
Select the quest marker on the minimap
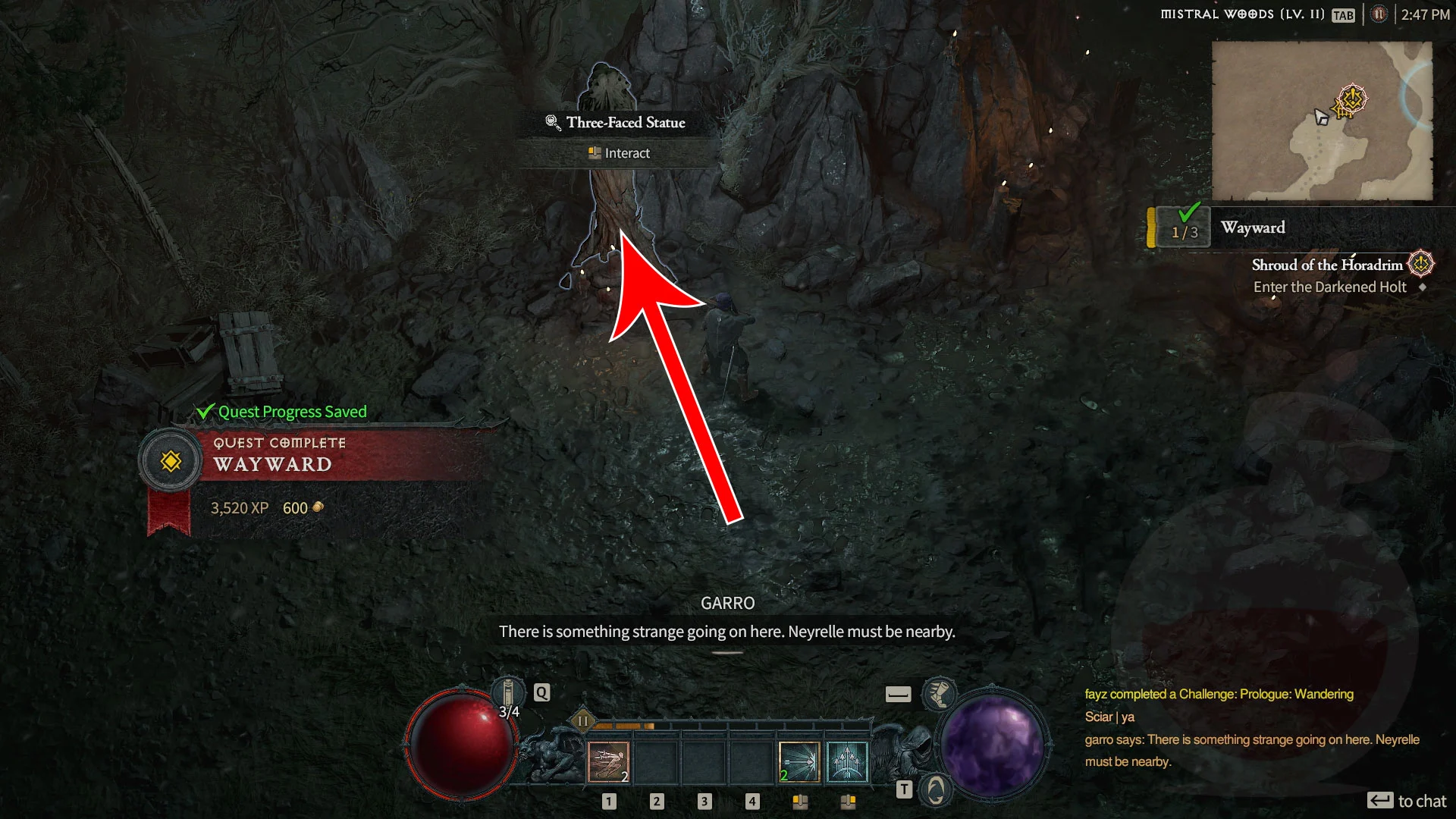point(1351,99)
